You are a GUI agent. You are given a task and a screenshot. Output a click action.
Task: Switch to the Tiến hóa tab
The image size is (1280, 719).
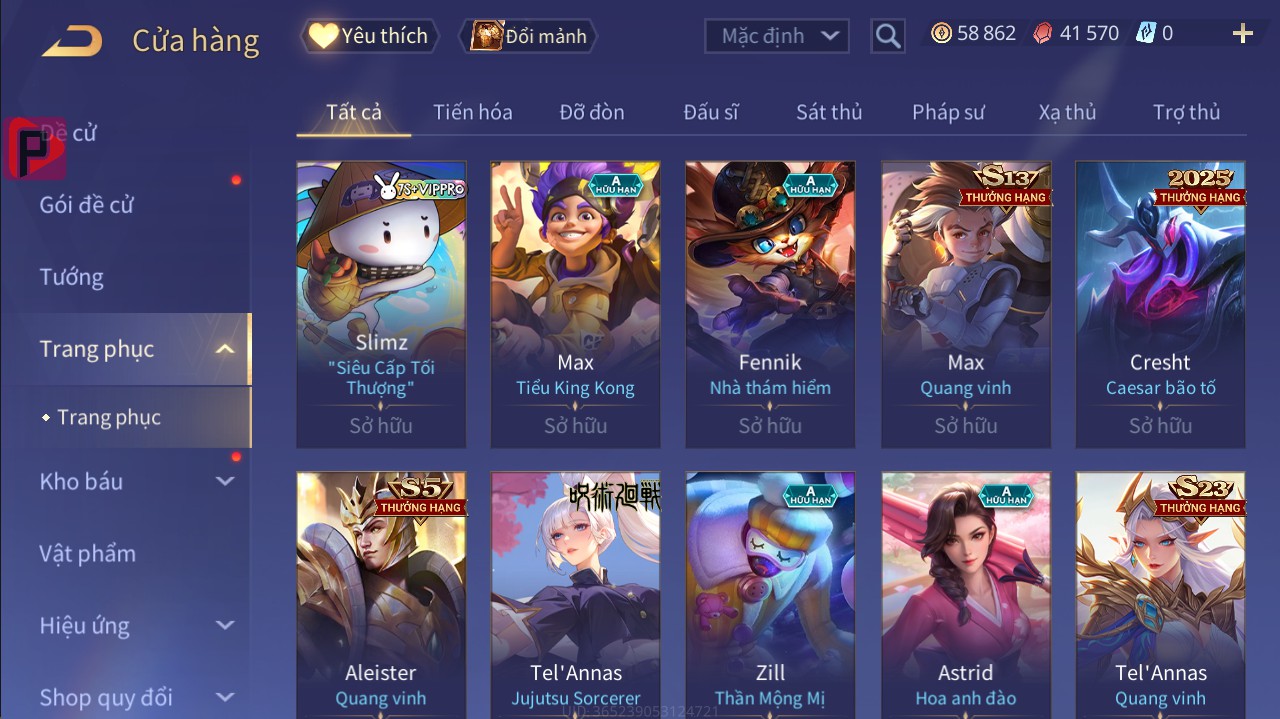pyautogui.click(x=472, y=112)
